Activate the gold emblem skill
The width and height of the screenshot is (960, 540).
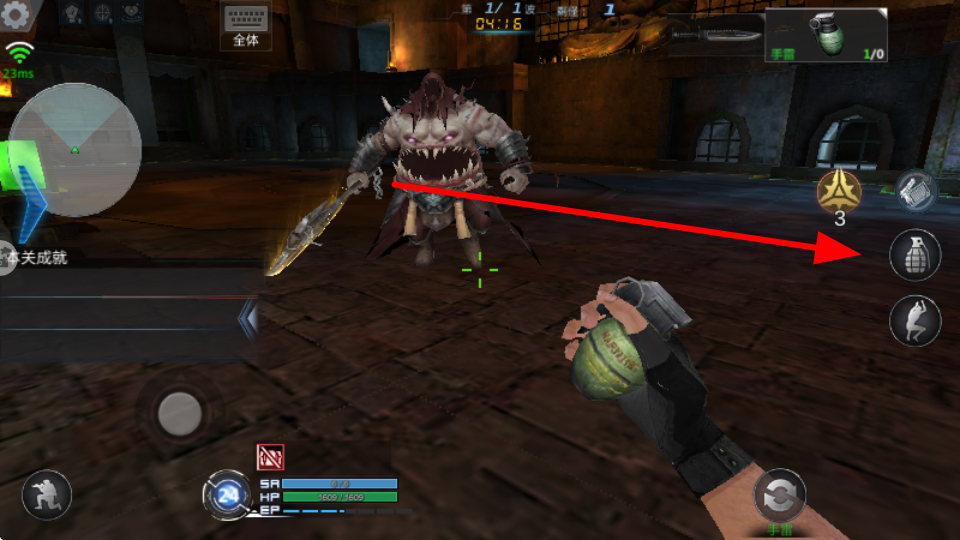(x=839, y=190)
